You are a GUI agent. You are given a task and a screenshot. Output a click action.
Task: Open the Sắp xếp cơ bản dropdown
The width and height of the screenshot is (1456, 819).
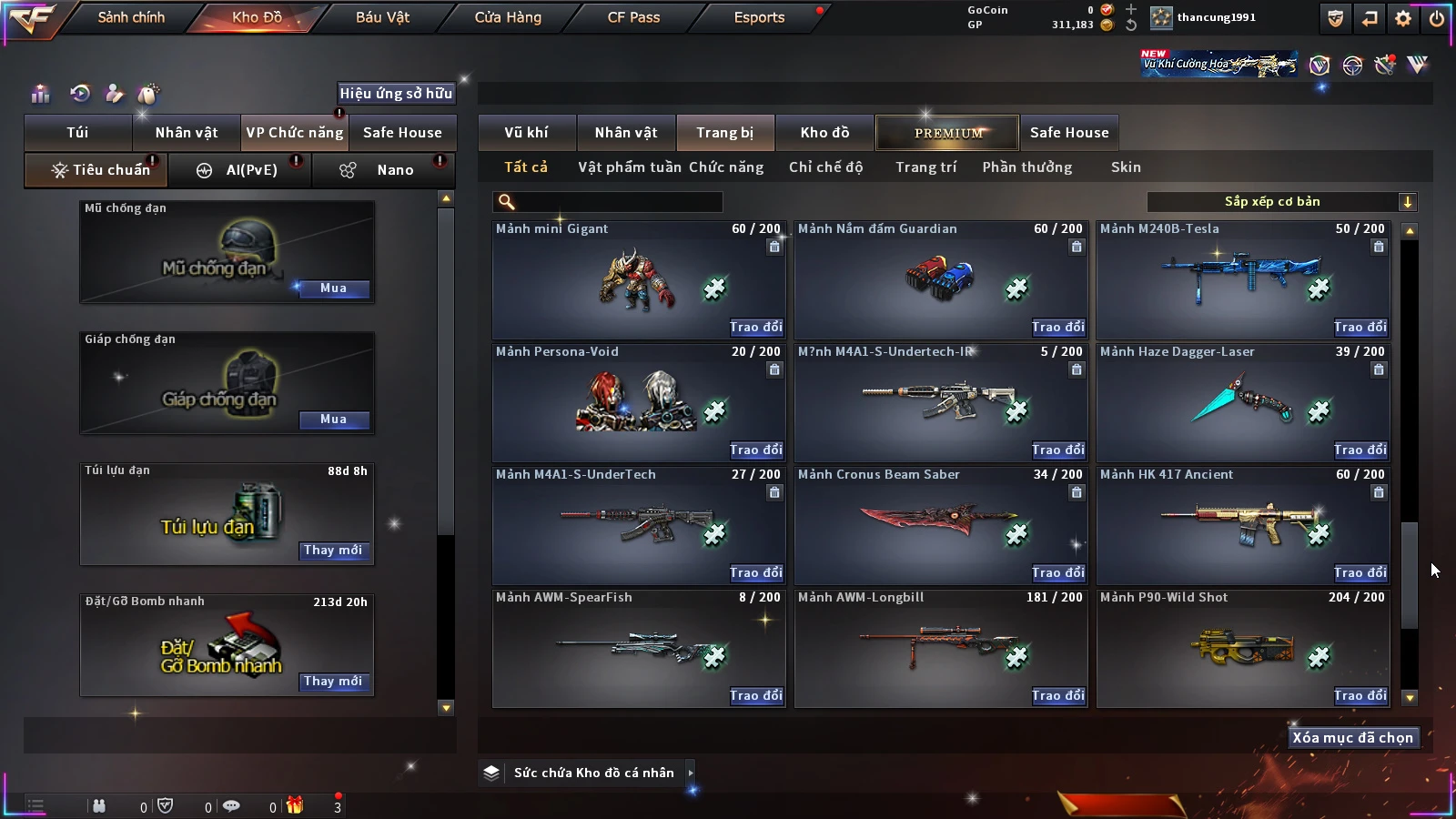coord(1281,202)
